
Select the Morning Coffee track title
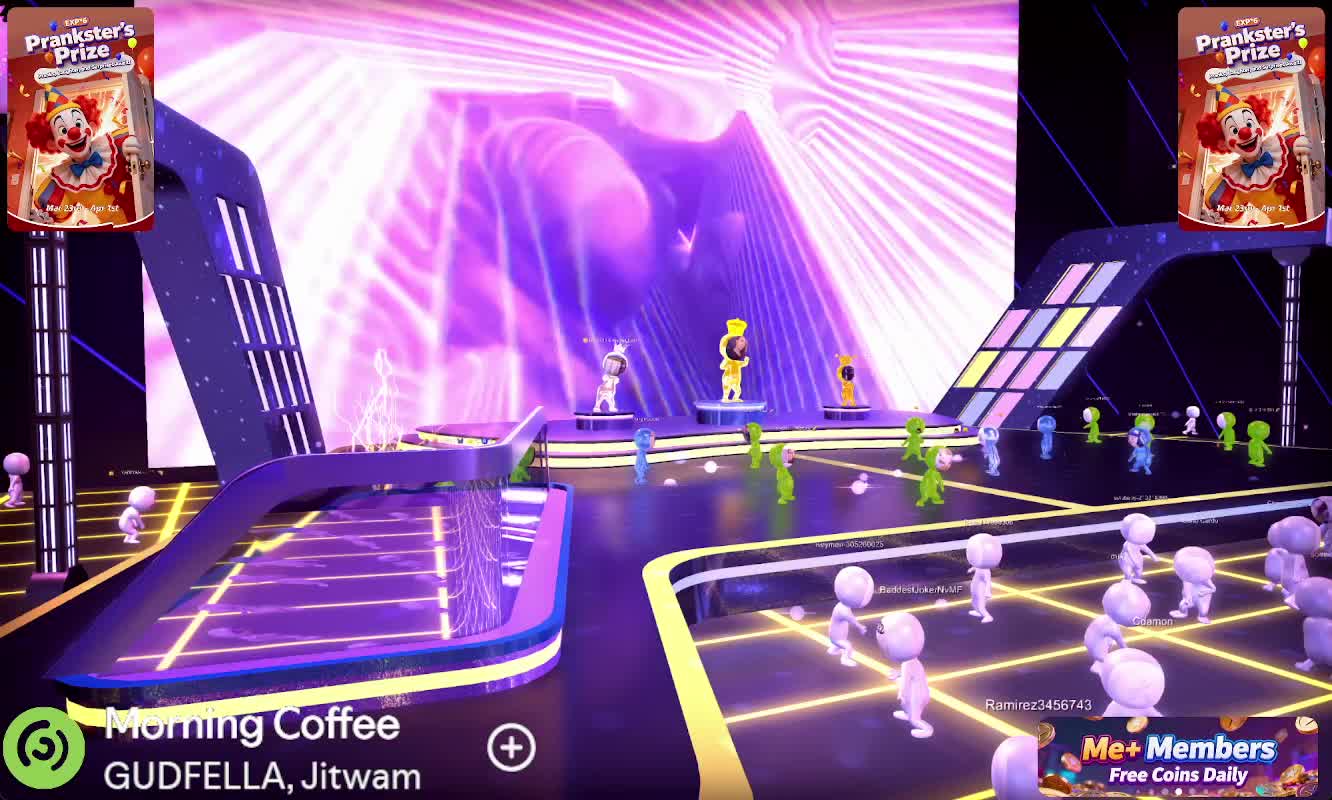coord(252,724)
